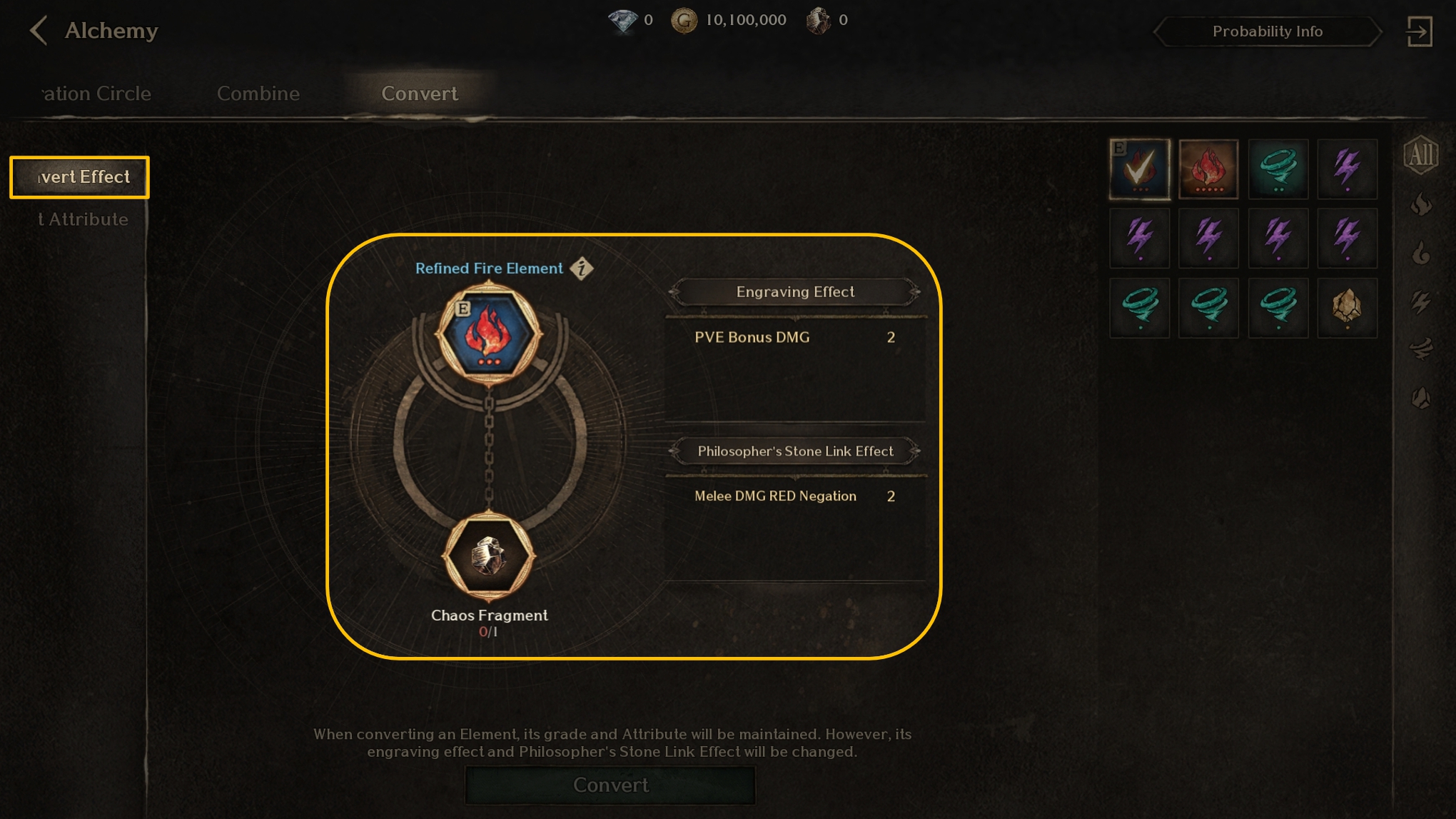This screenshot has width=1456, height=819.
Task: Filter the list by lightning elements
Action: pyautogui.click(x=1420, y=301)
